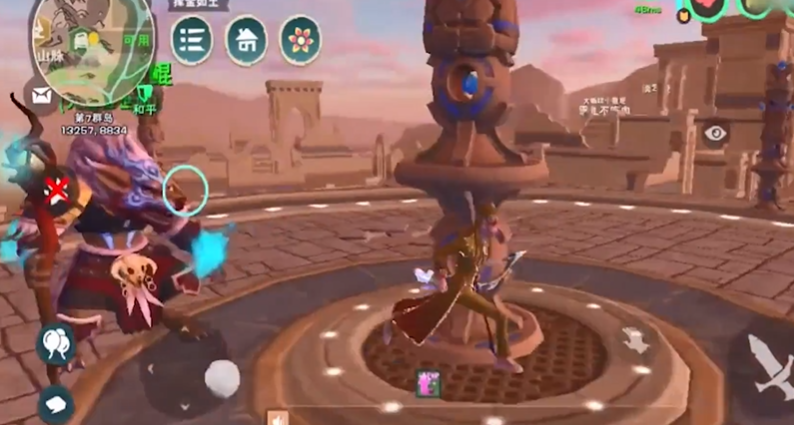The image size is (794, 425).
Task: Click the virtual joystick knob
Action: click(222, 378)
